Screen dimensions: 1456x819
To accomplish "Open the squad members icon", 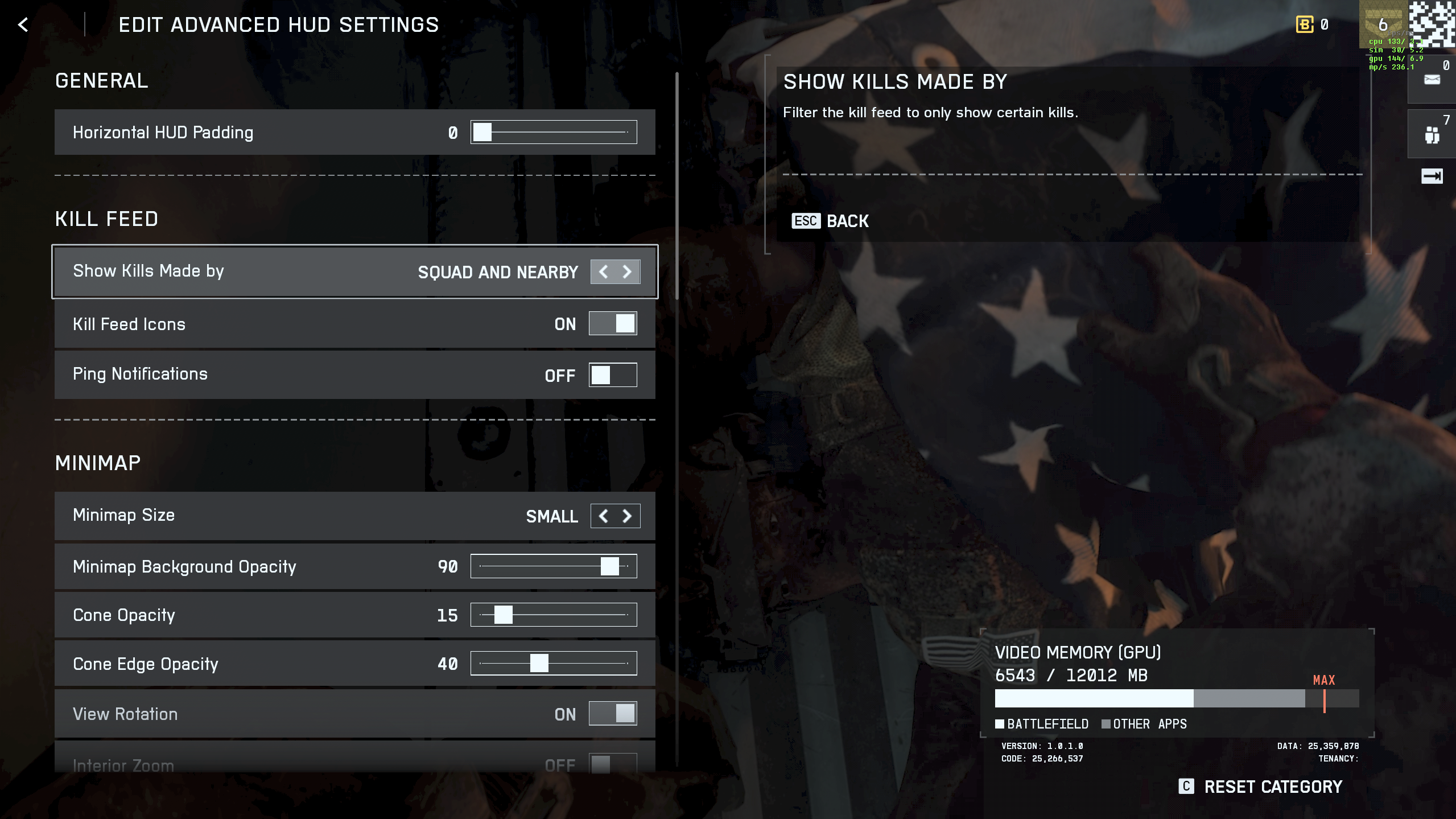I will click(1432, 135).
